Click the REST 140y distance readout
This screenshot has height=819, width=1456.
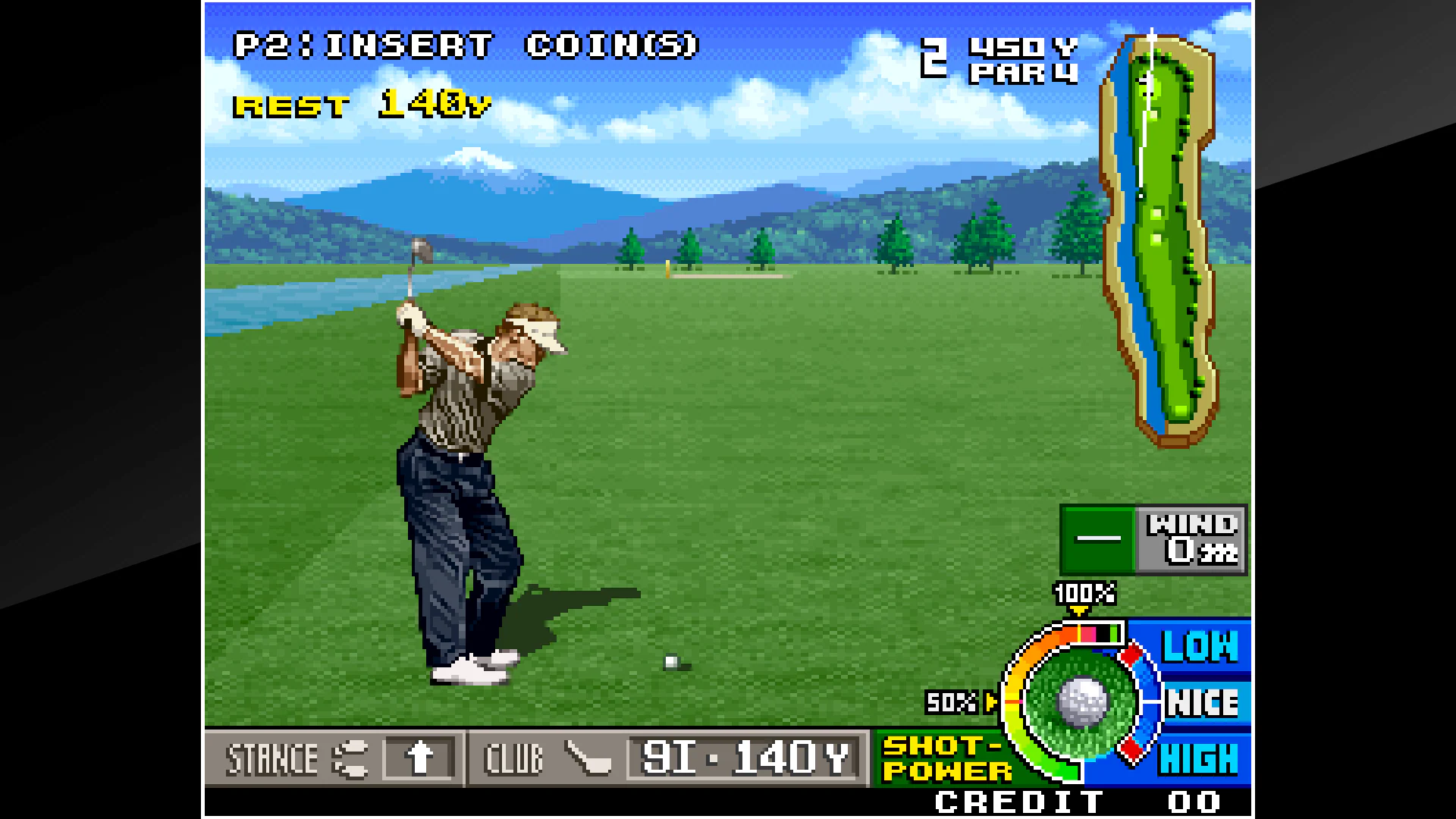(x=362, y=105)
